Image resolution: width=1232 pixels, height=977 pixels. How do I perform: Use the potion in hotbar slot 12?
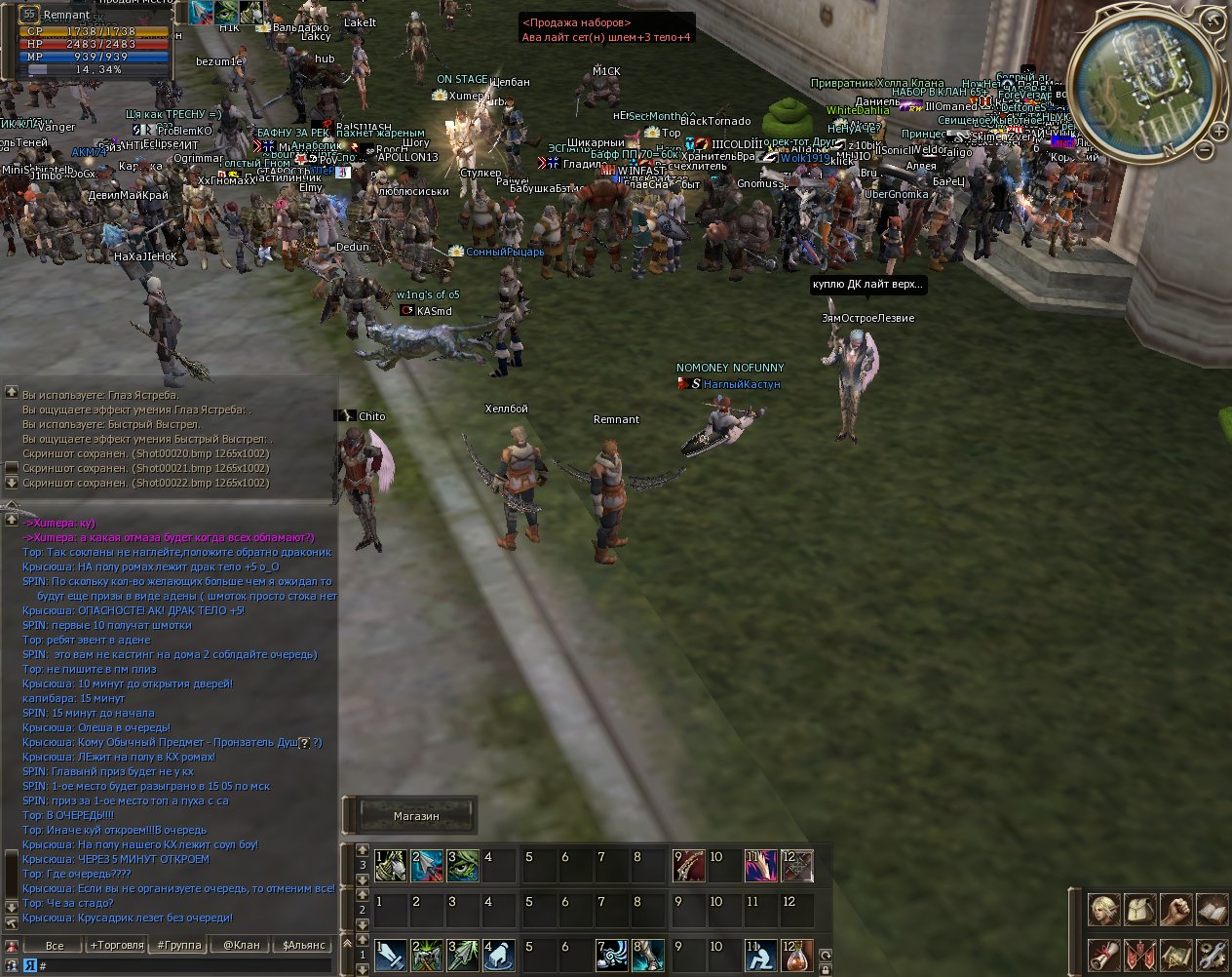click(x=797, y=955)
